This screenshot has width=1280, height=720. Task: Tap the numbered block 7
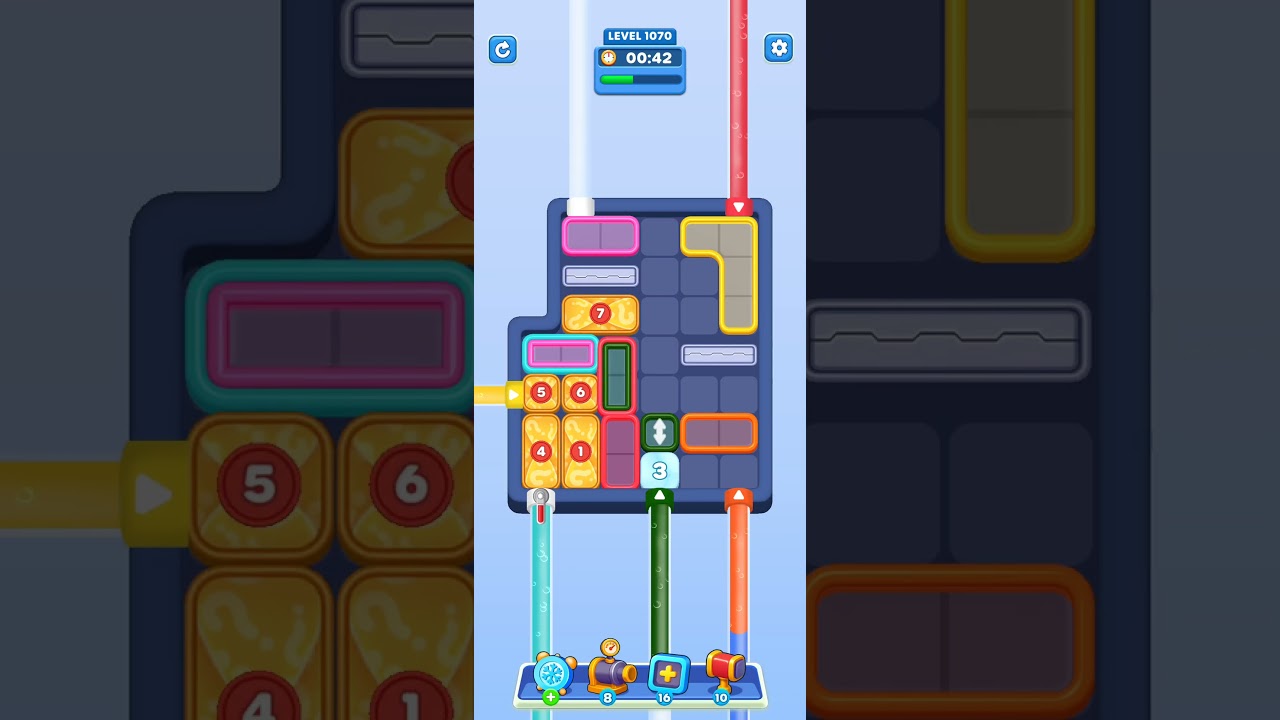click(600, 313)
